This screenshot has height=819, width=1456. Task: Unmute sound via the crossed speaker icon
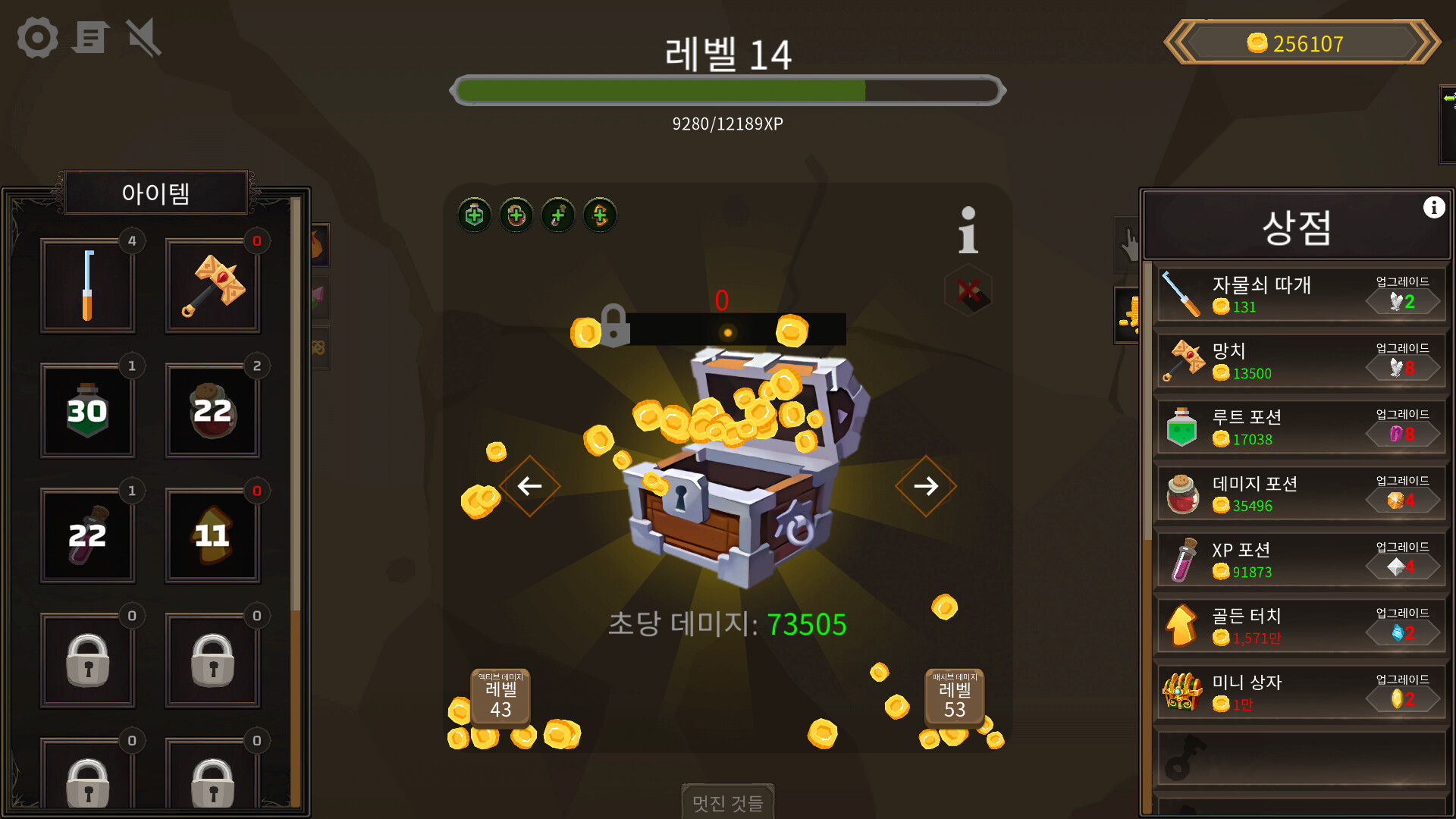click(x=143, y=37)
